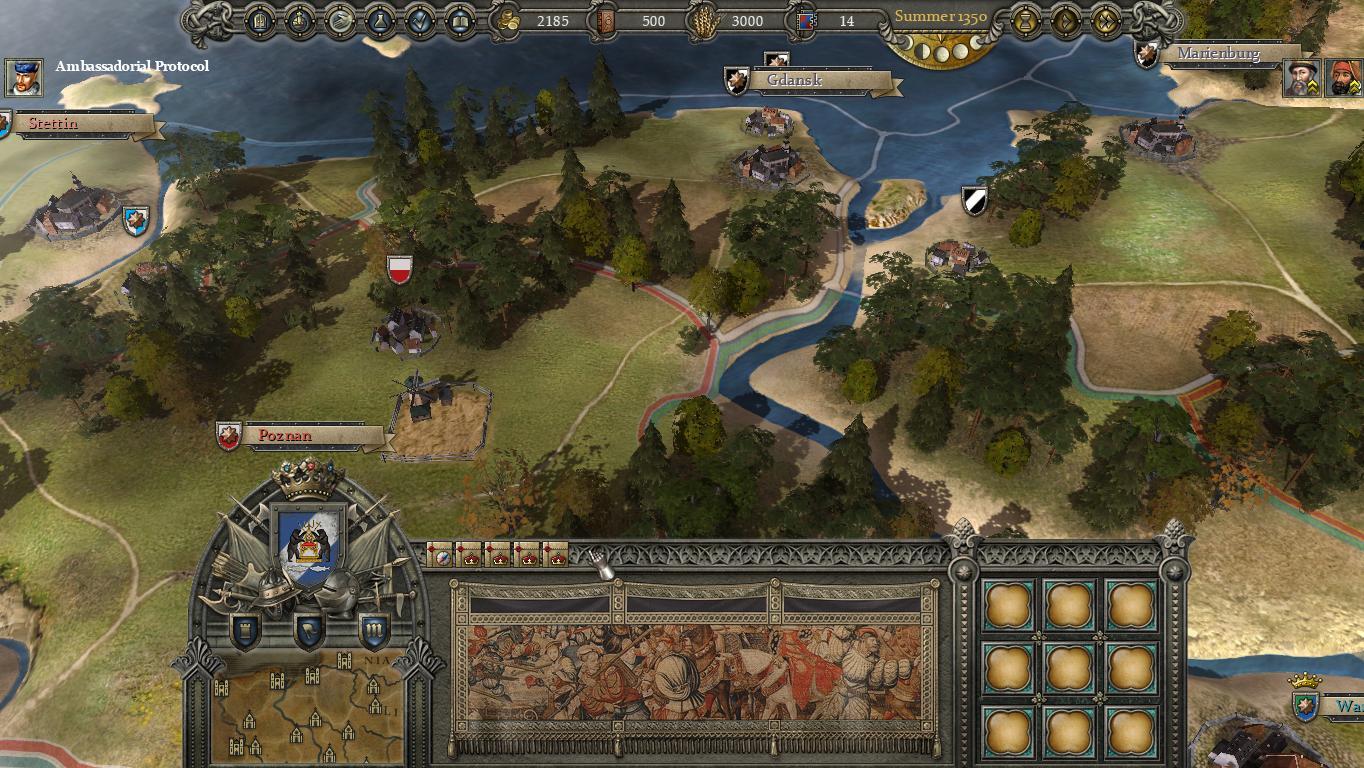Image resolution: width=1364 pixels, height=768 pixels.
Task: Open the military panel from the top toolbar
Action: [259, 19]
